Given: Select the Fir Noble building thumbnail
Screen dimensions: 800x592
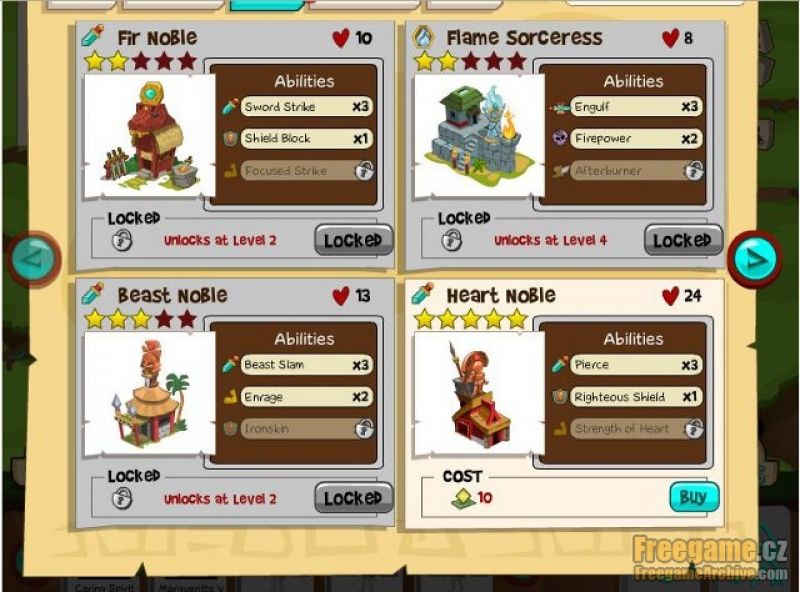Looking at the screenshot, I should coord(148,137).
